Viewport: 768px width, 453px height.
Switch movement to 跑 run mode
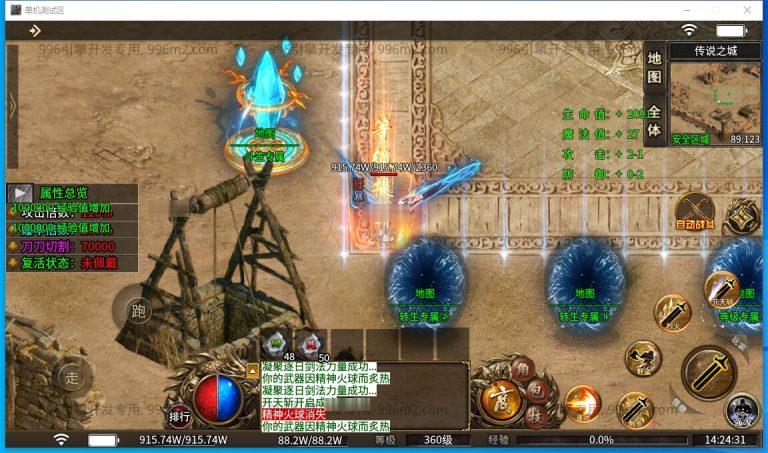[x=139, y=311]
